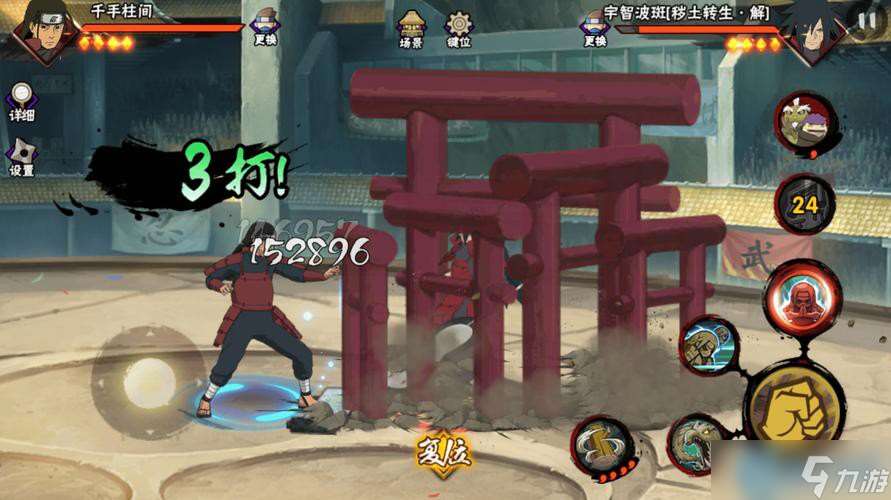The image size is (891, 500).
Task: Swap ninja with 更换 beside 千手柱间
Action: pos(265,26)
